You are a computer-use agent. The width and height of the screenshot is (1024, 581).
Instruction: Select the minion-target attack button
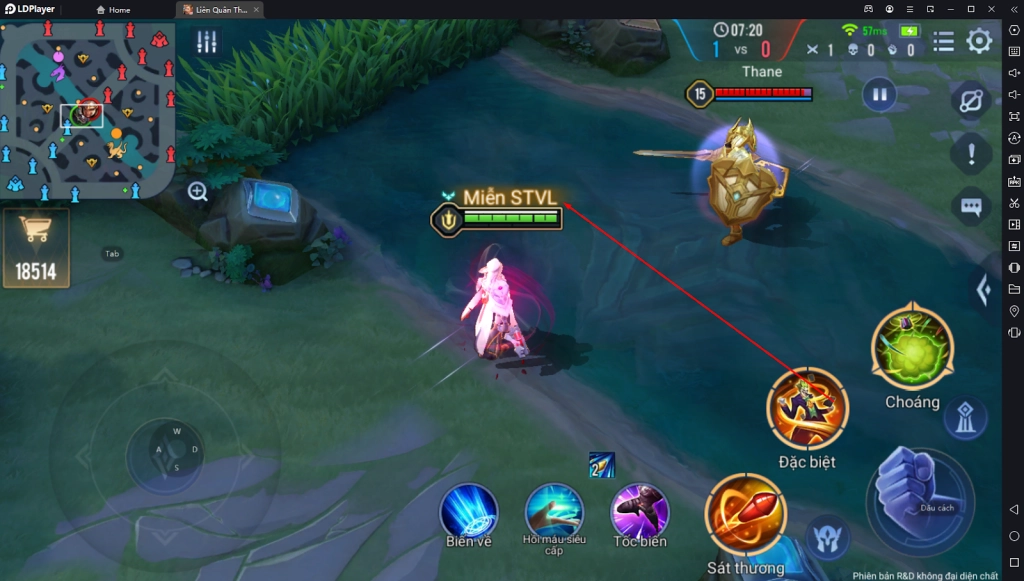click(x=828, y=538)
